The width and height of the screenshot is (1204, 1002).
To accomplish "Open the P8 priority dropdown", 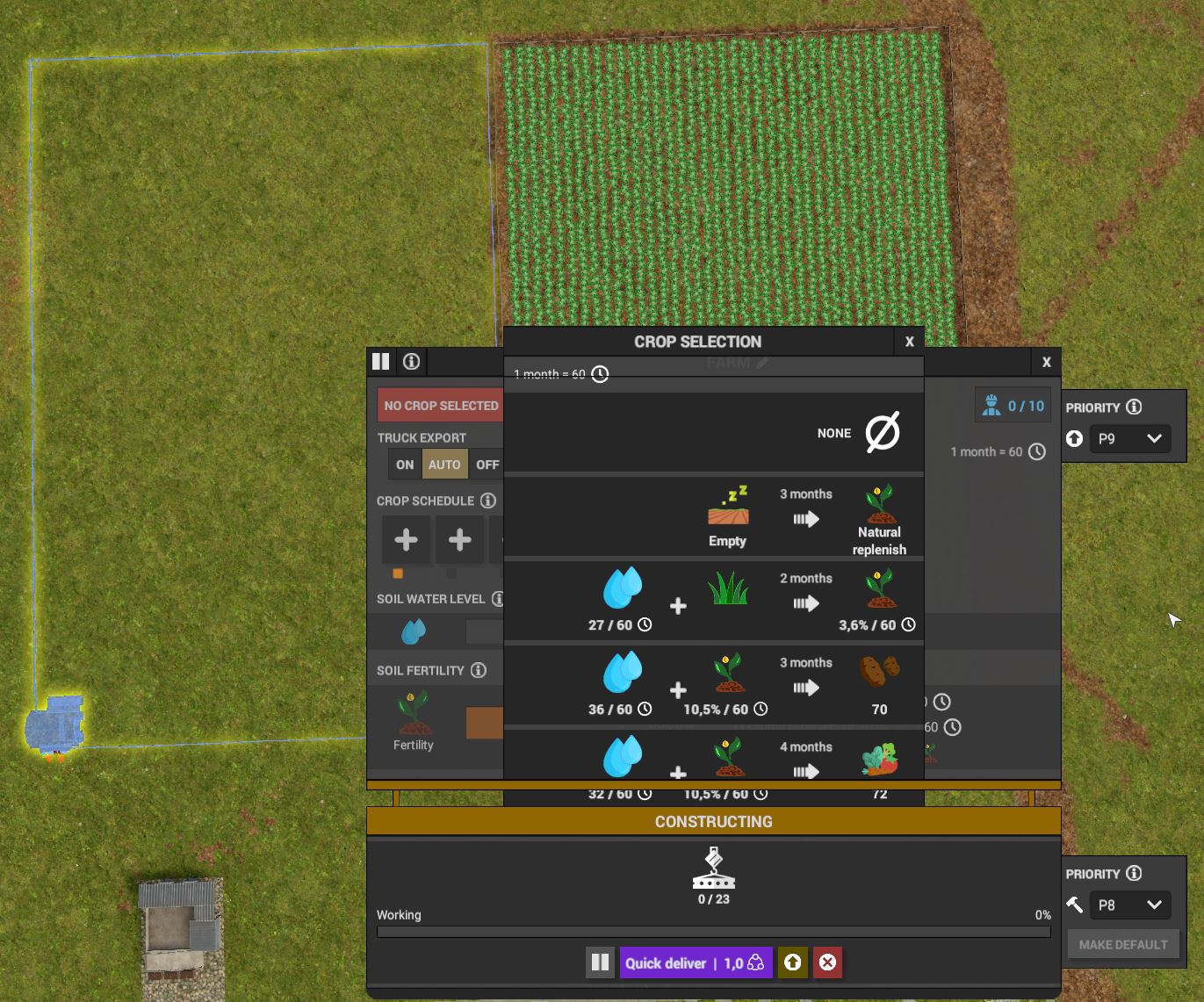I will [x=1130, y=905].
